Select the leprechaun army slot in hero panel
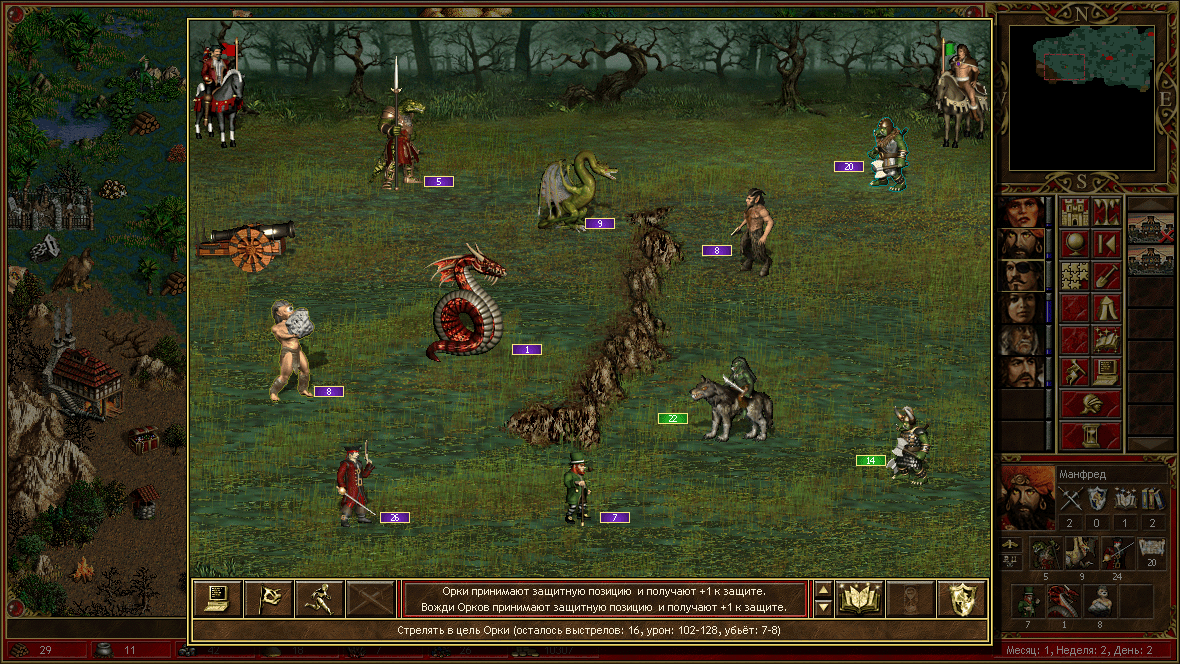The width and height of the screenshot is (1180, 664). coord(1028,602)
